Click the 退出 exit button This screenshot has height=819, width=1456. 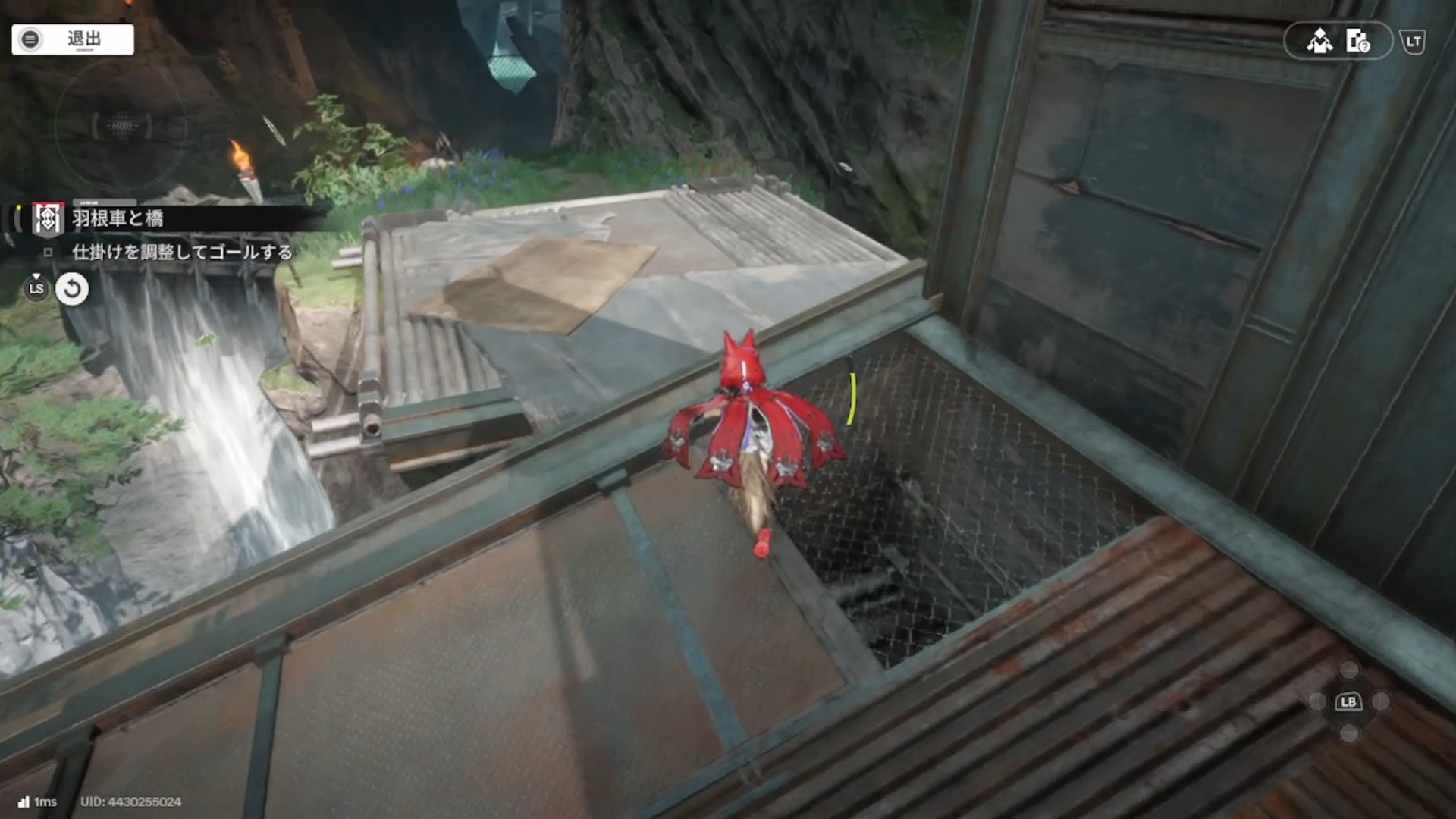73,39
